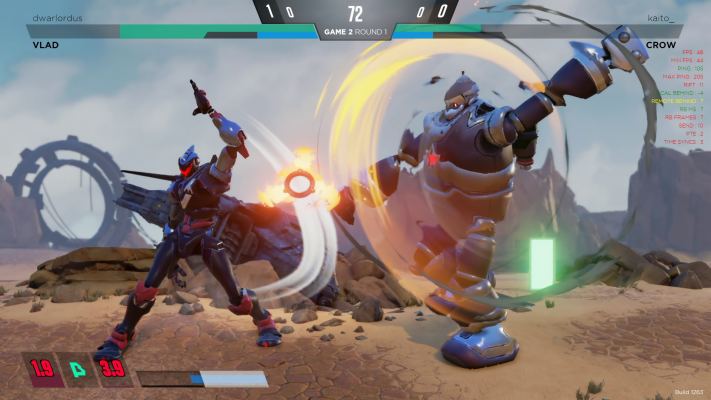The width and height of the screenshot is (711, 400).
Task: Select the ability slot showing 1.9 cooldown
Action: pyautogui.click(x=40, y=369)
